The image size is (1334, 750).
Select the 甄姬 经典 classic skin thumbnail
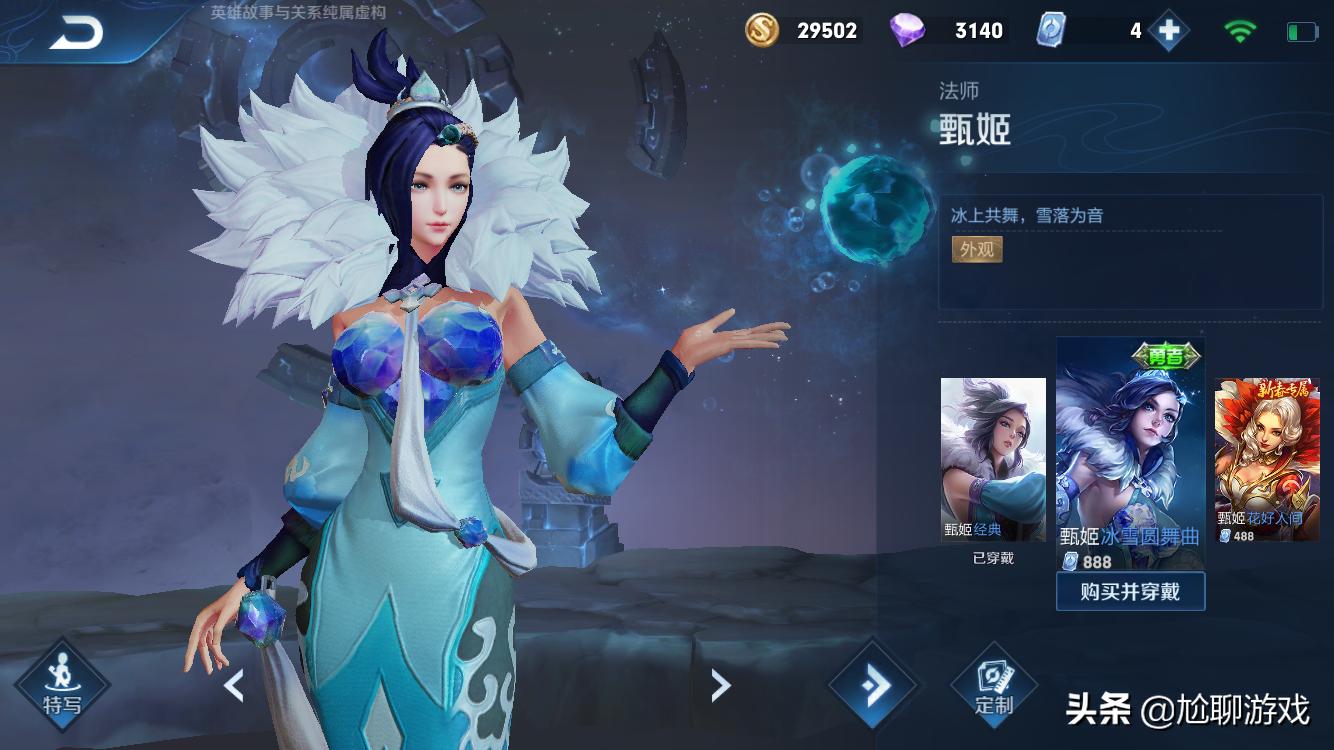coord(993,460)
